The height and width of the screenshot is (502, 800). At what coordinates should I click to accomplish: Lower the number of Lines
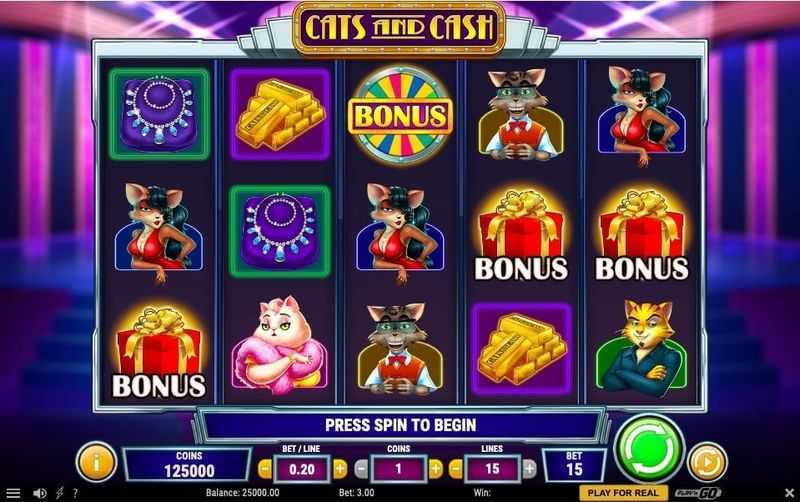[x=456, y=466]
